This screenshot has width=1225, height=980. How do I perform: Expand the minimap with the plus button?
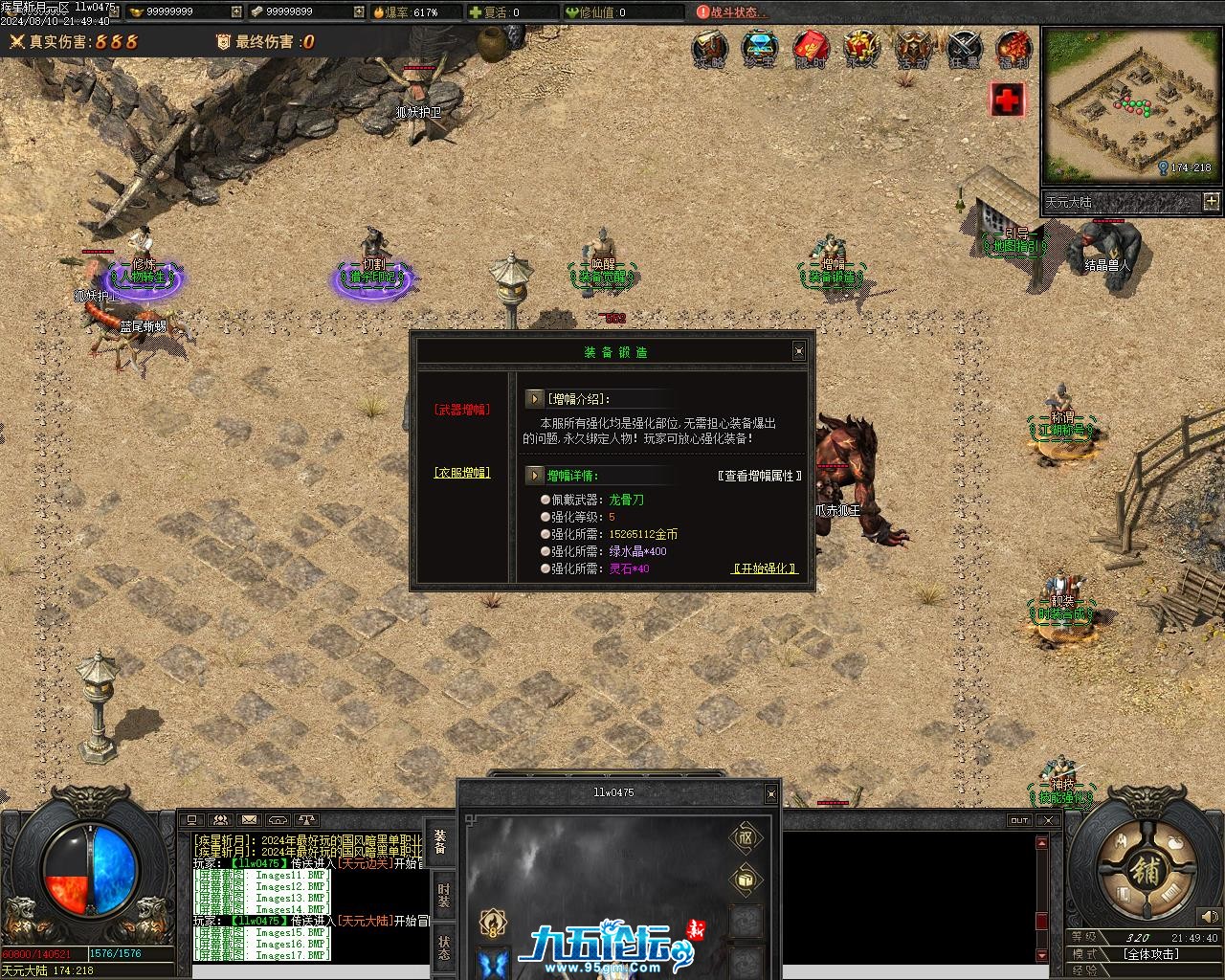(1212, 201)
